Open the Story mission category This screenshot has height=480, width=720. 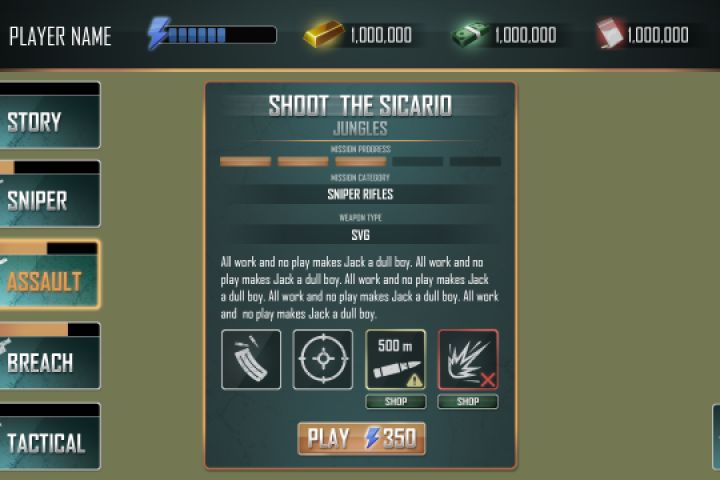pyautogui.click(x=49, y=122)
